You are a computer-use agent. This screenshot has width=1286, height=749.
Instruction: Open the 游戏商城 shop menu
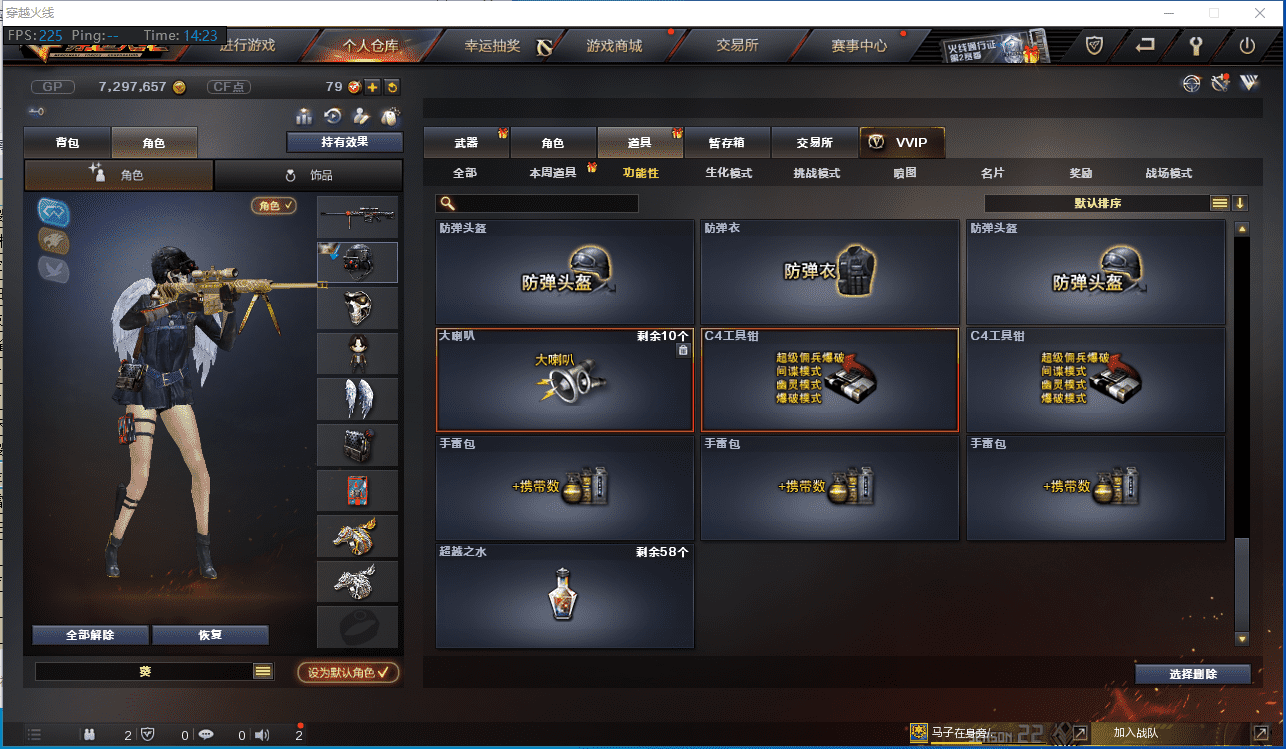click(x=614, y=46)
